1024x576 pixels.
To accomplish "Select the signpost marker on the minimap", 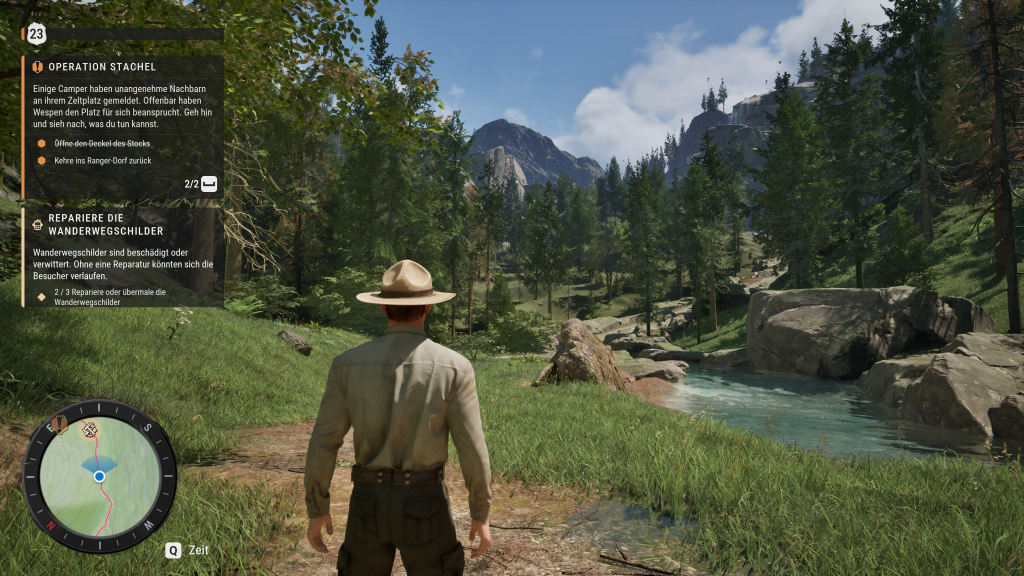I will point(89,430).
